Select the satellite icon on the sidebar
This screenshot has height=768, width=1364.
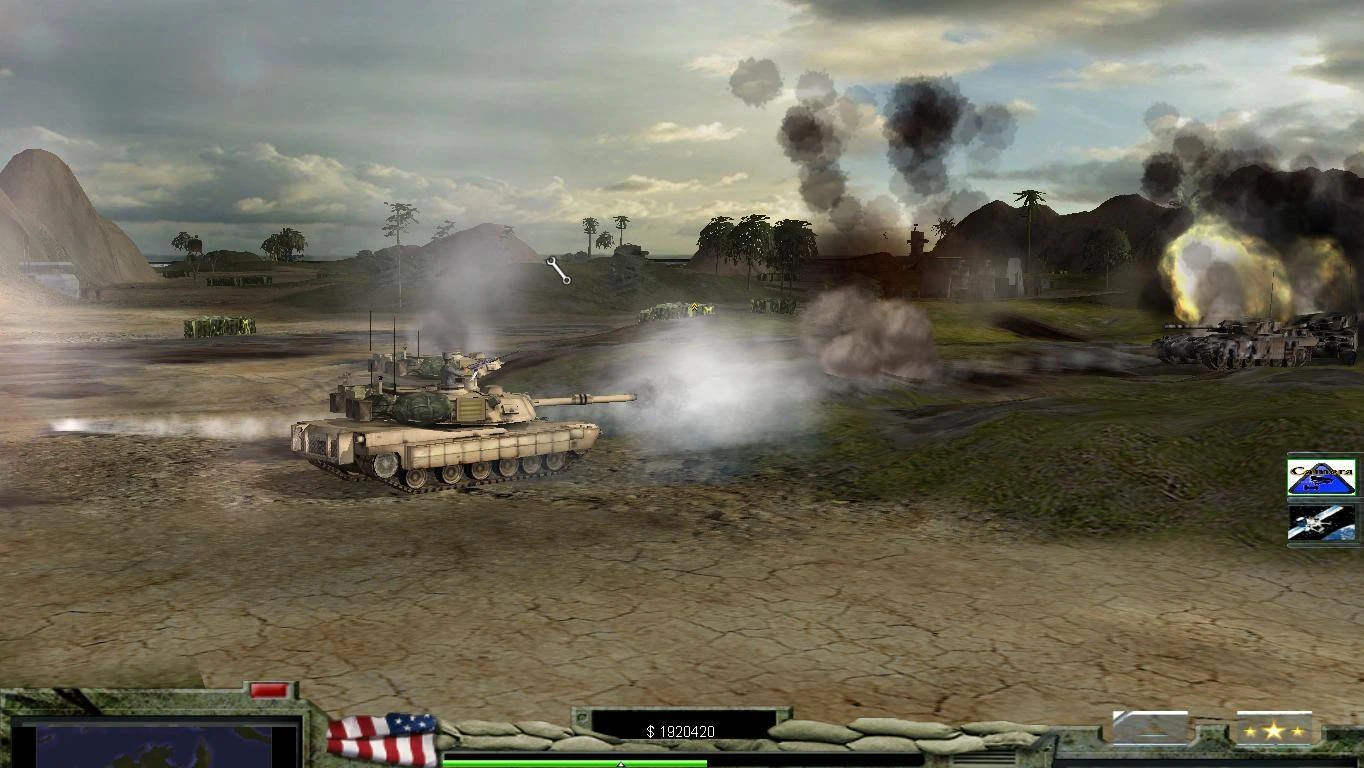[1321, 523]
